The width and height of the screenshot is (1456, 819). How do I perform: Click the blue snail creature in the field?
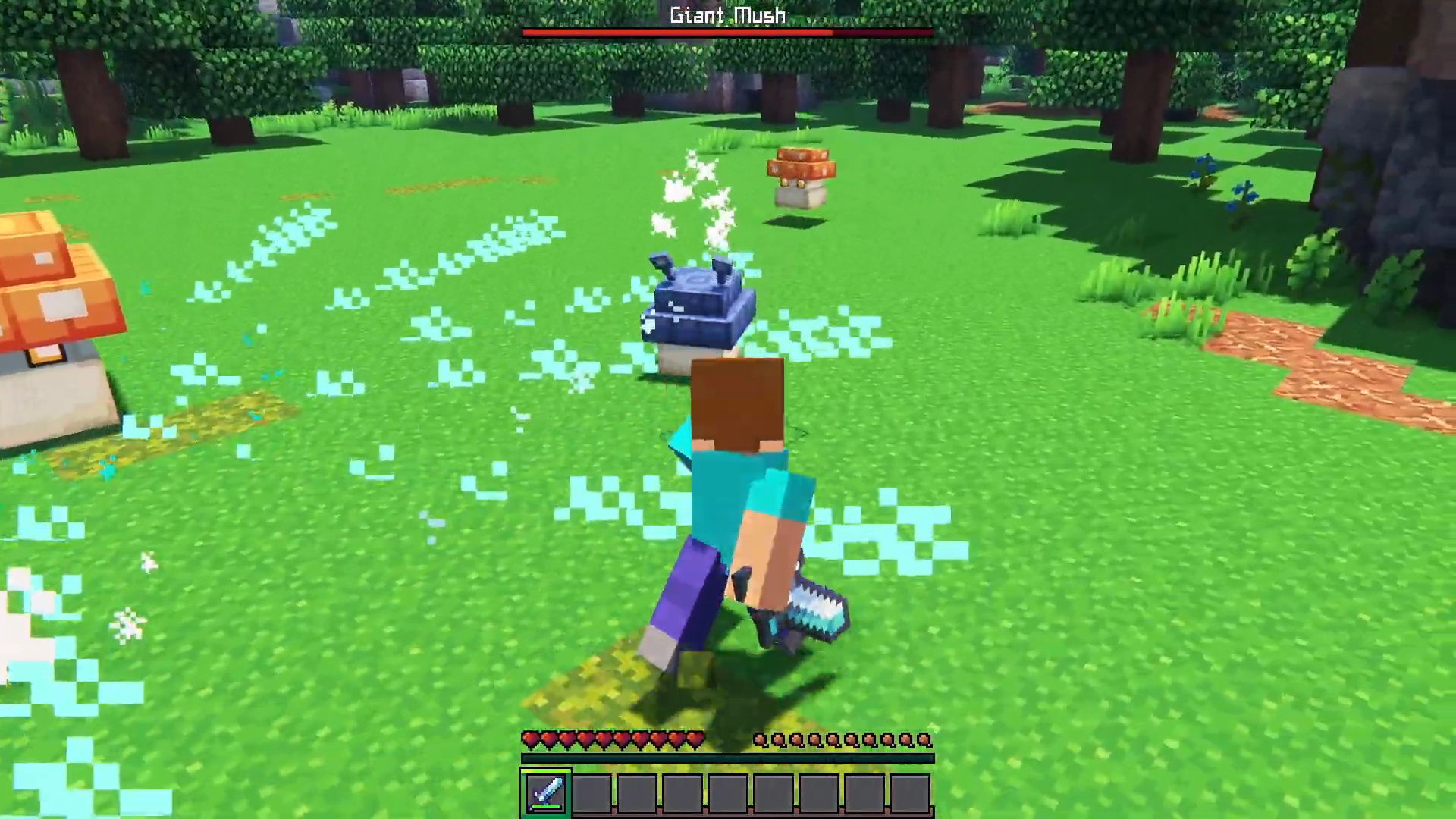coord(698,303)
